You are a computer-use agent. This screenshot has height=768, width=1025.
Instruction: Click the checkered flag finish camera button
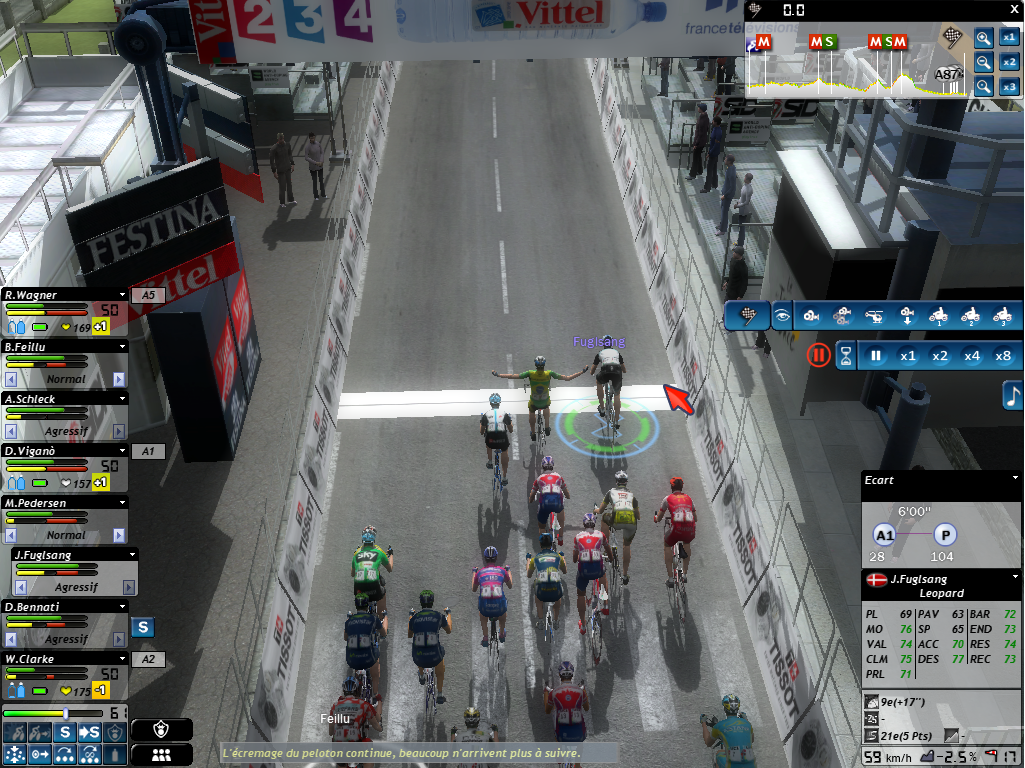746,316
